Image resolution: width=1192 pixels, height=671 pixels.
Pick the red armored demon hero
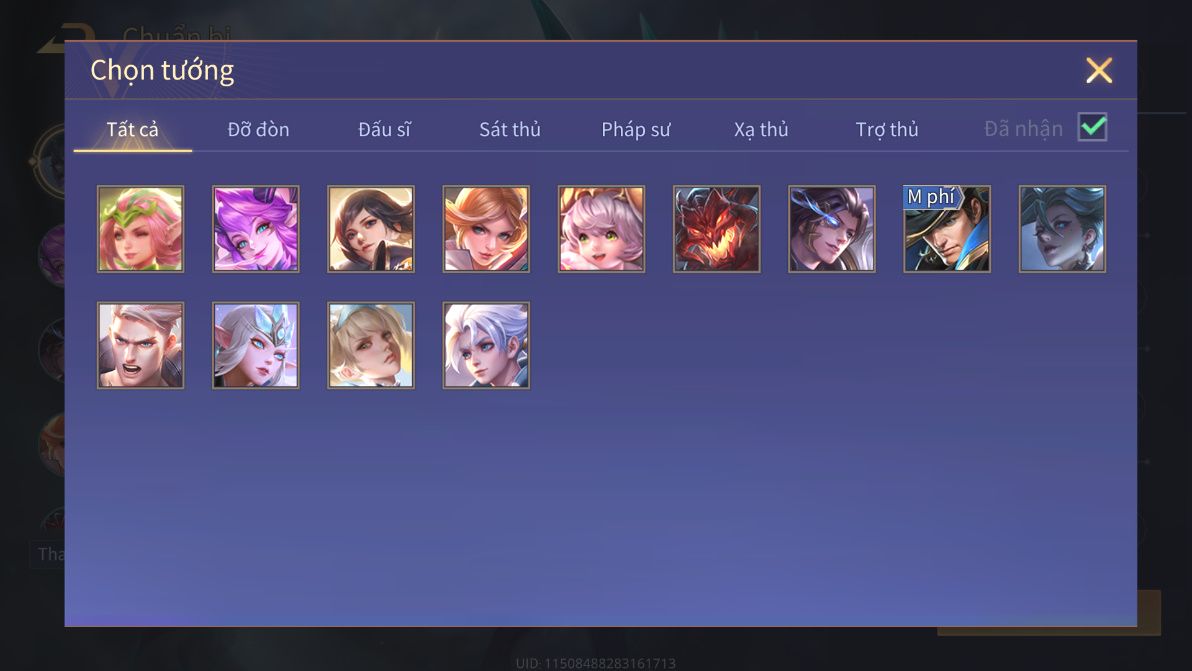tap(716, 229)
